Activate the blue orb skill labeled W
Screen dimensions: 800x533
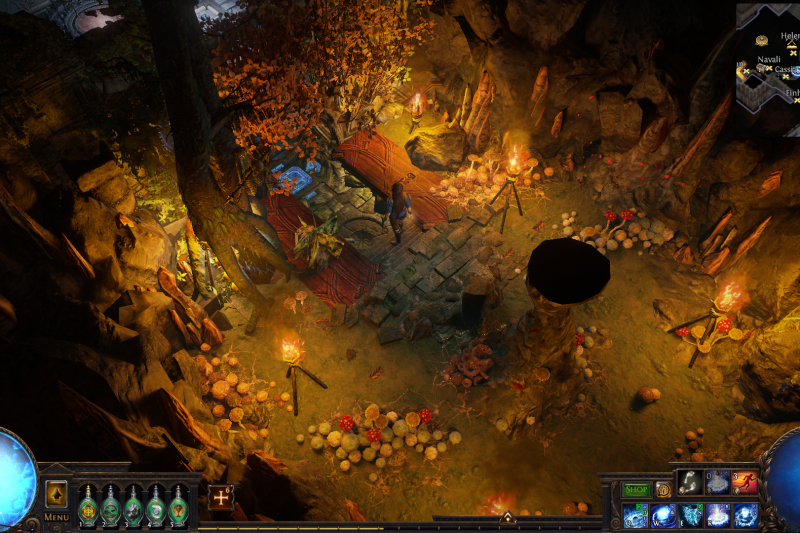[x=663, y=516]
